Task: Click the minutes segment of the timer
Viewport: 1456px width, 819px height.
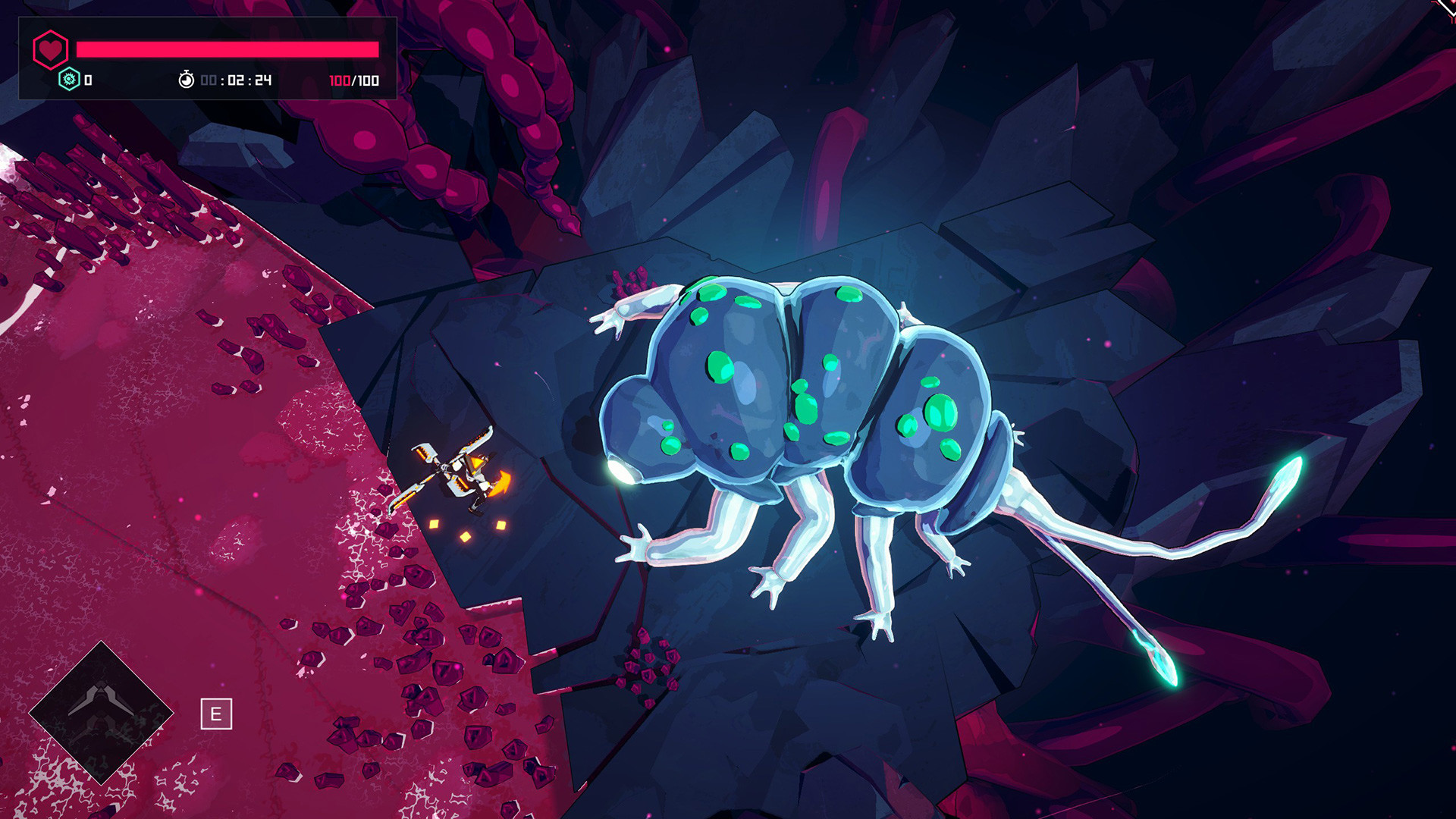Action: tap(235, 78)
